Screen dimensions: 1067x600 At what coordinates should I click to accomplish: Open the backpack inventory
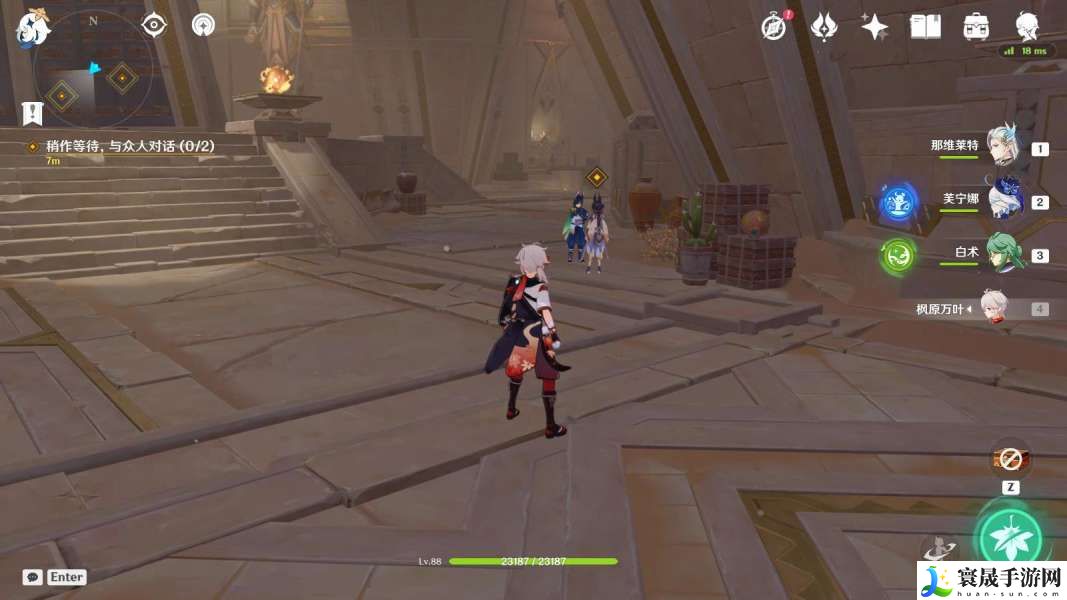tap(976, 27)
